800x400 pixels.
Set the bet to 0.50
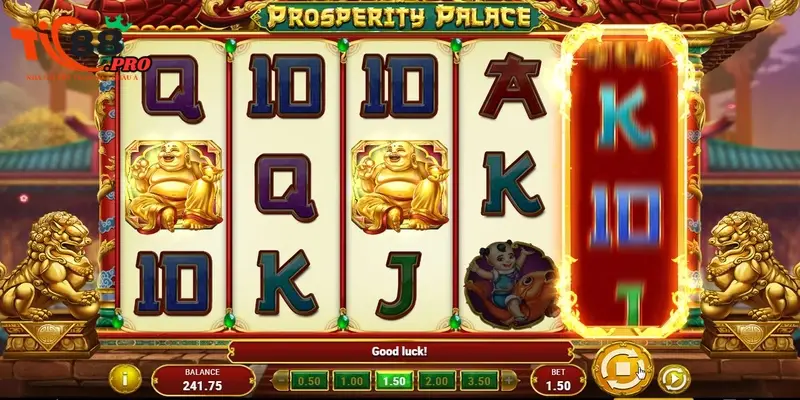311,380
